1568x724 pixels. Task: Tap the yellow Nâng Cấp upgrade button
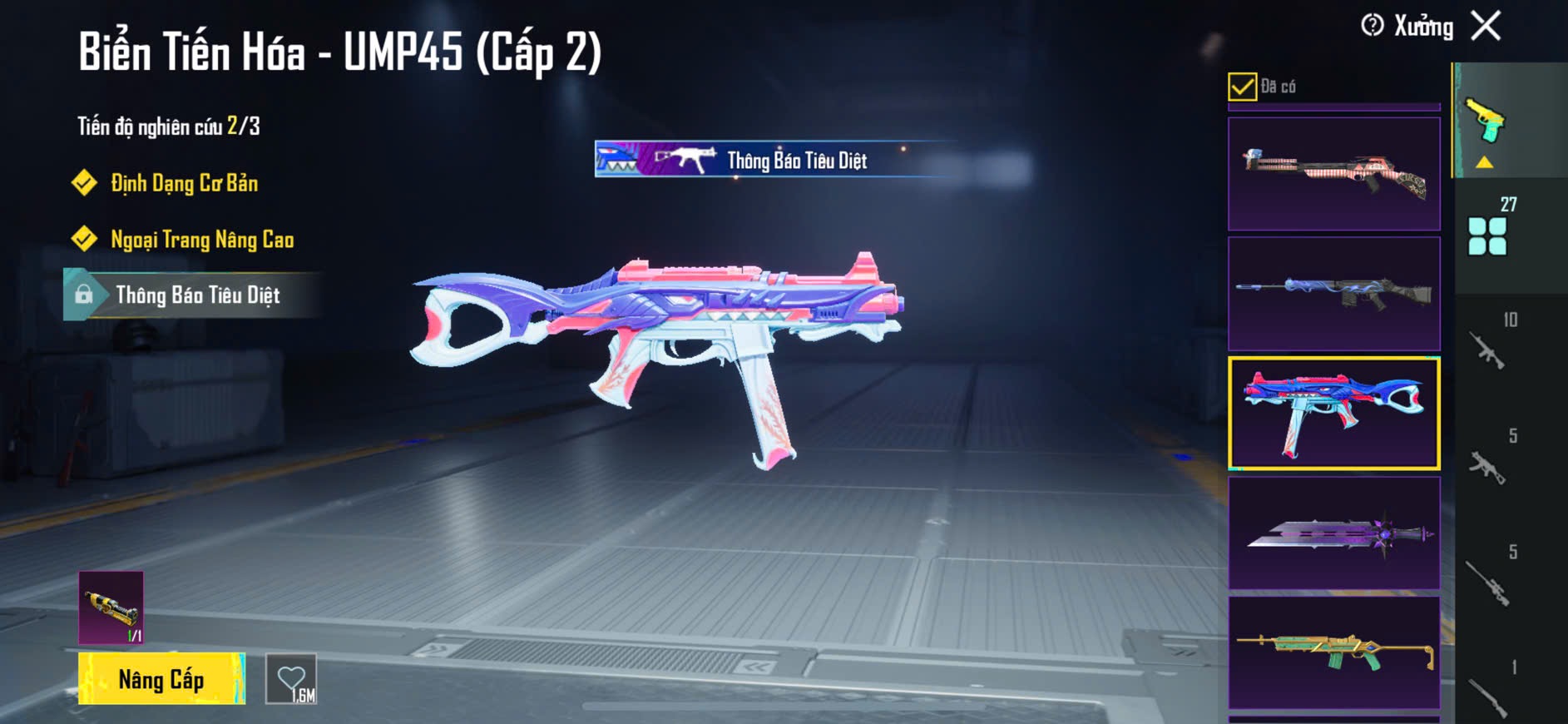161,679
